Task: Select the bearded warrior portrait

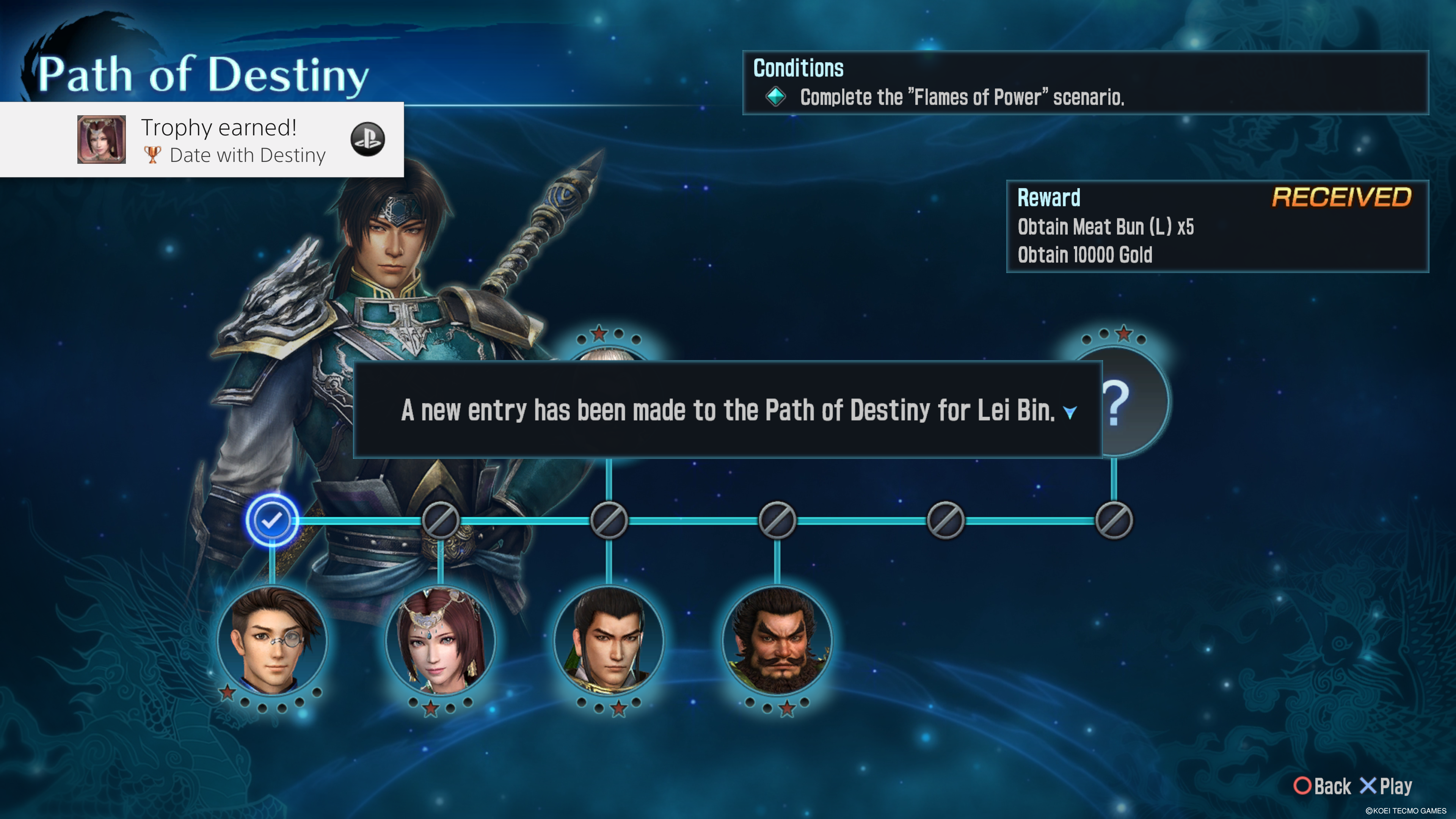Action: click(777, 640)
